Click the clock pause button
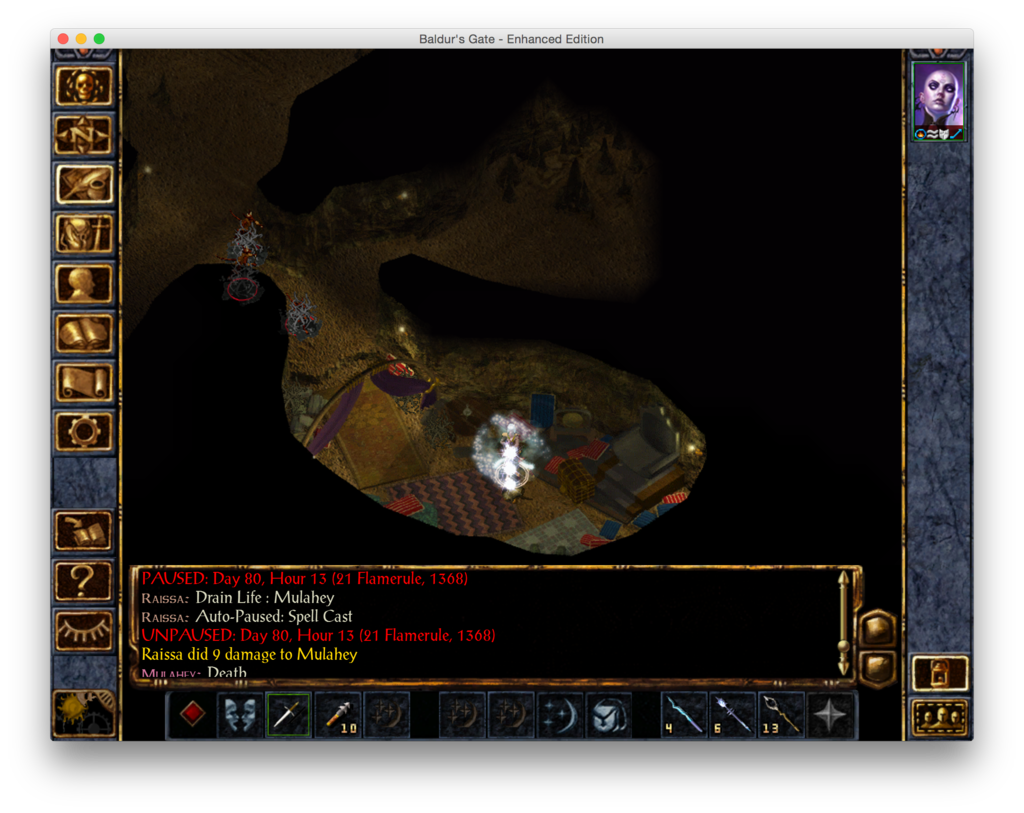This screenshot has height=813, width=1024. 84,712
